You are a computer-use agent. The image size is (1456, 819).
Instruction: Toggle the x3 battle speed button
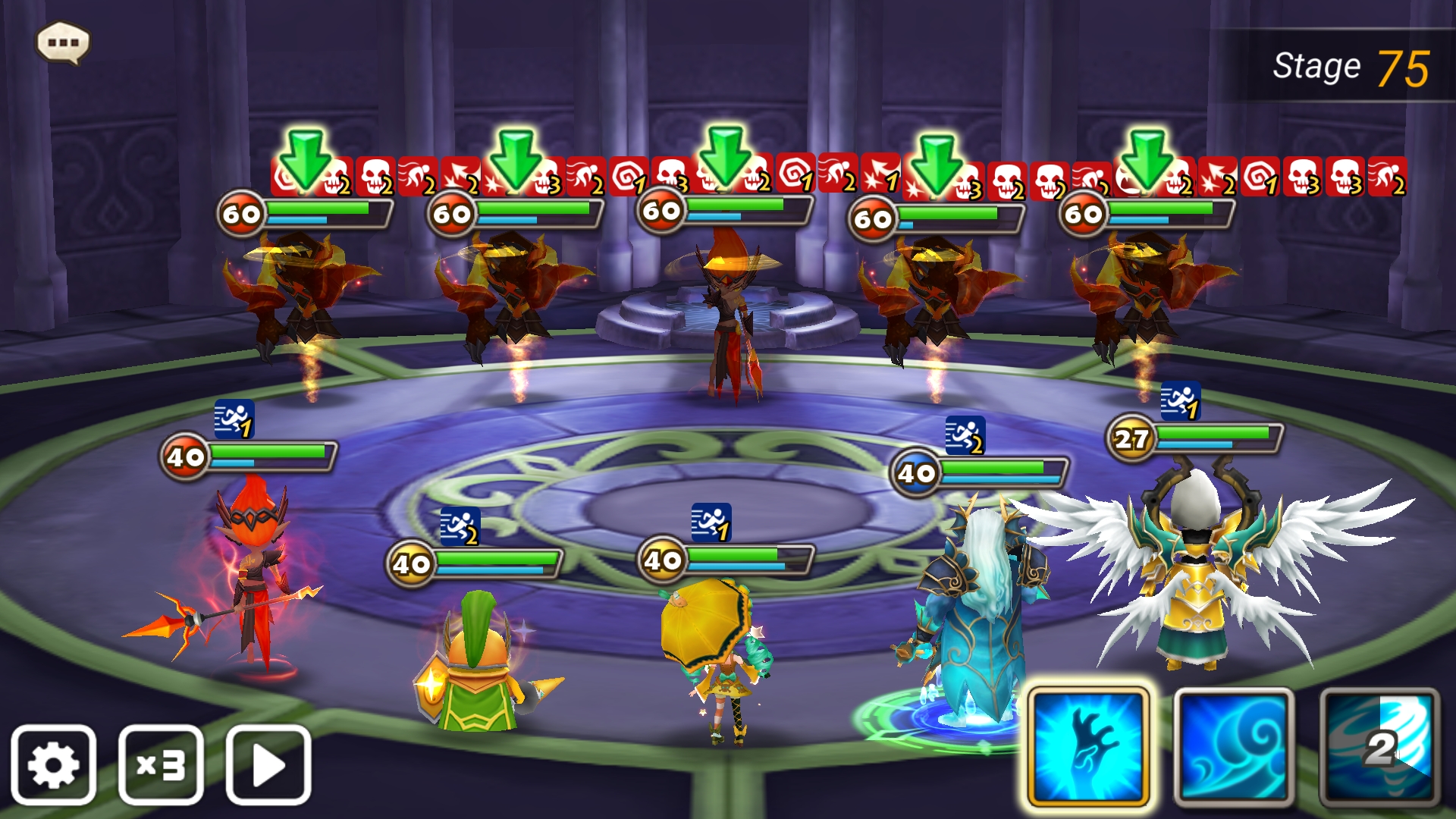[x=161, y=764]
